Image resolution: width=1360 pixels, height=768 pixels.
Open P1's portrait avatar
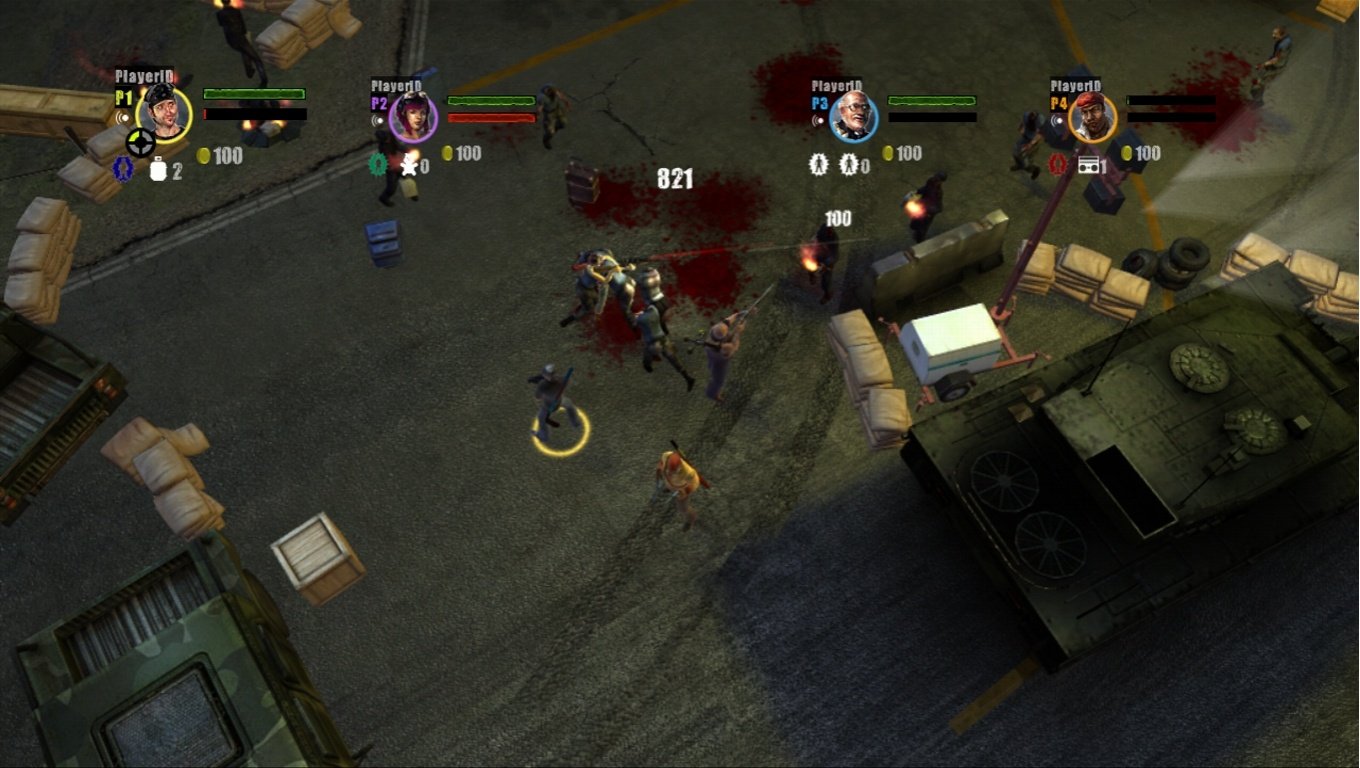(162, 114)
